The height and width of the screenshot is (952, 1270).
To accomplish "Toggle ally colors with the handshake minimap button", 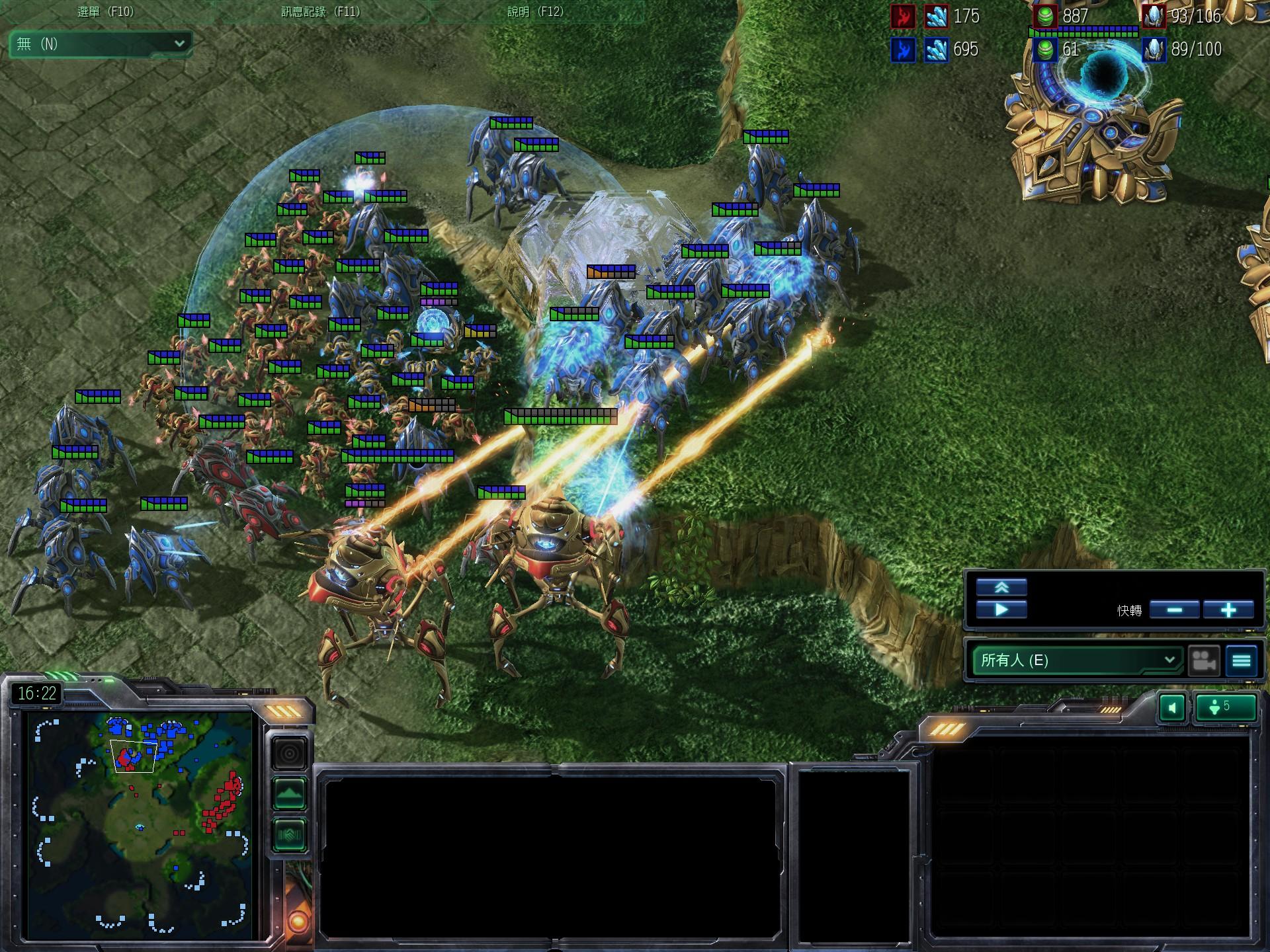I will coord(289,834).
